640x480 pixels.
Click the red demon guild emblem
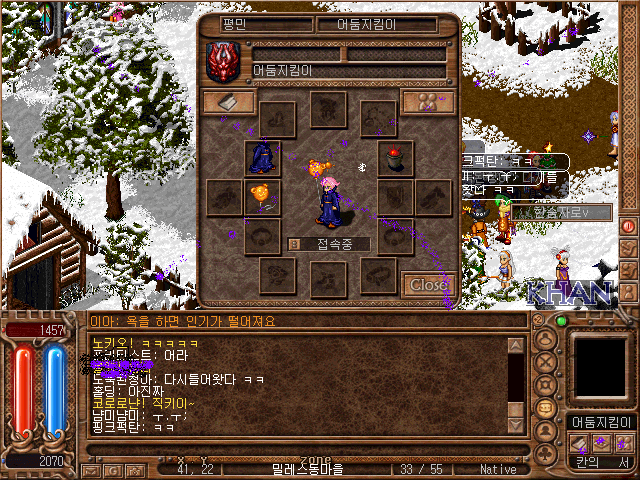(x=221, y=61)
